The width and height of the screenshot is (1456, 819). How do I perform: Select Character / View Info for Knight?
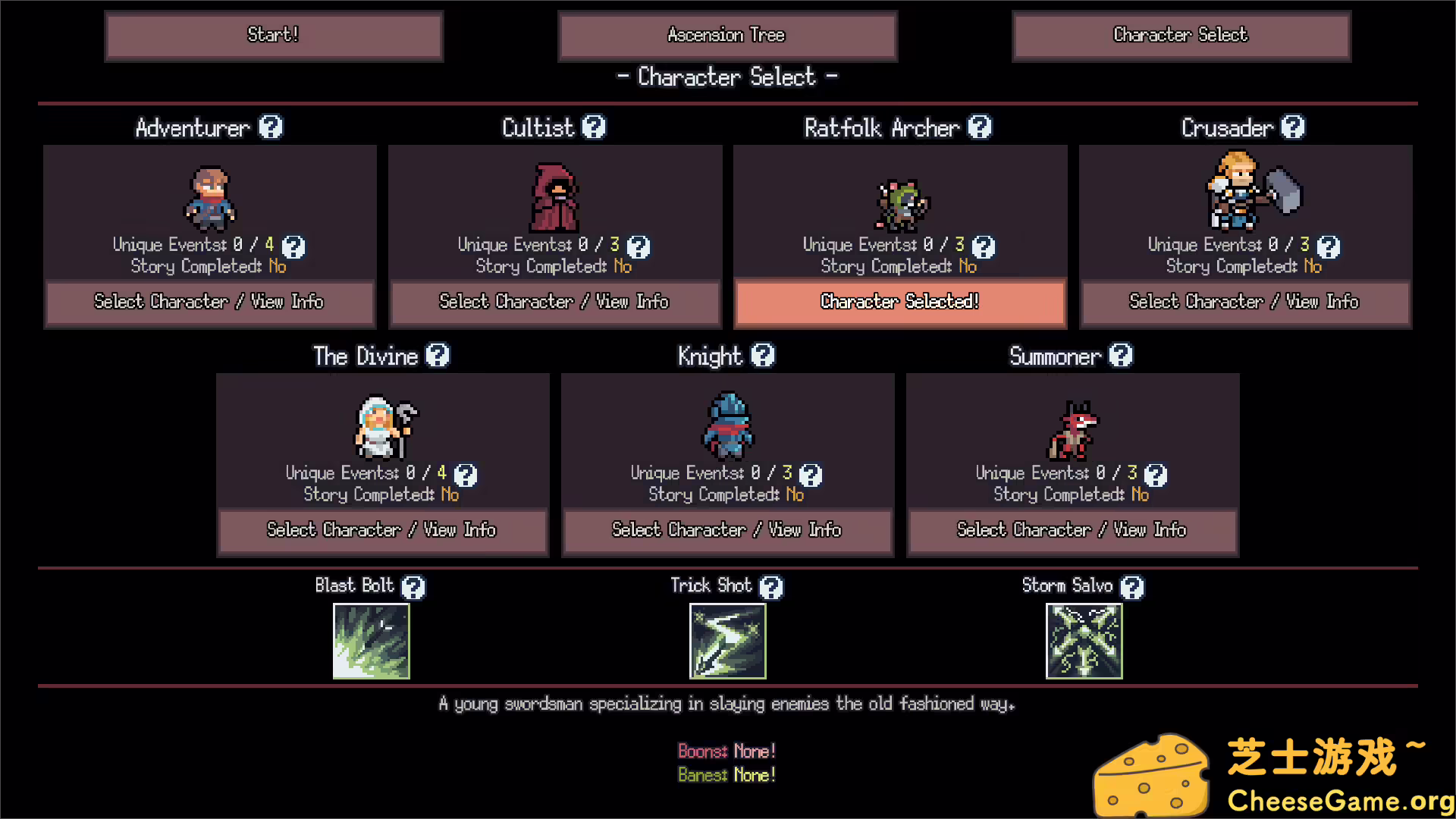(x=726, y=530)
